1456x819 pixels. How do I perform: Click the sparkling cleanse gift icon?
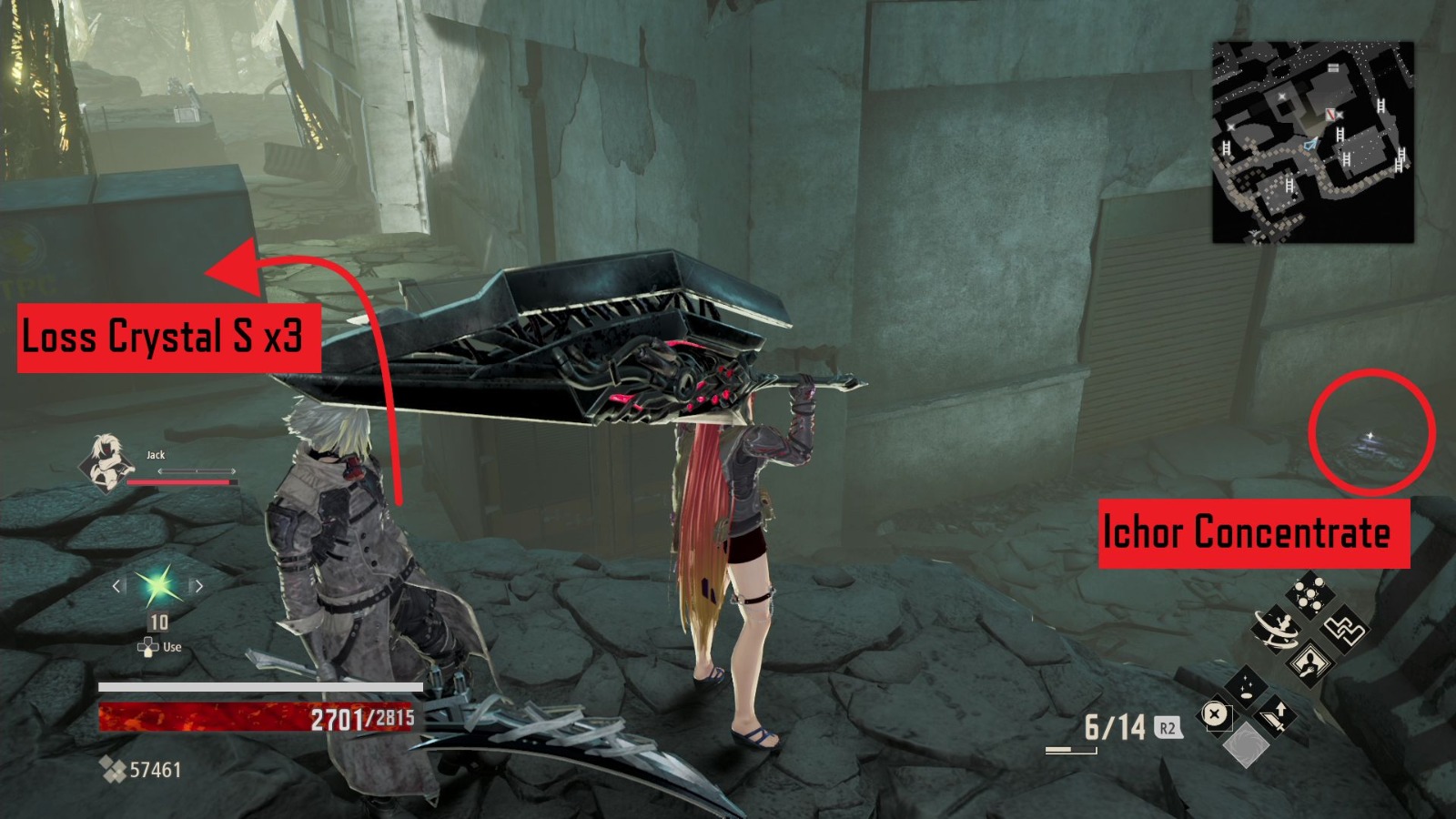click(x=1246, y=688)
